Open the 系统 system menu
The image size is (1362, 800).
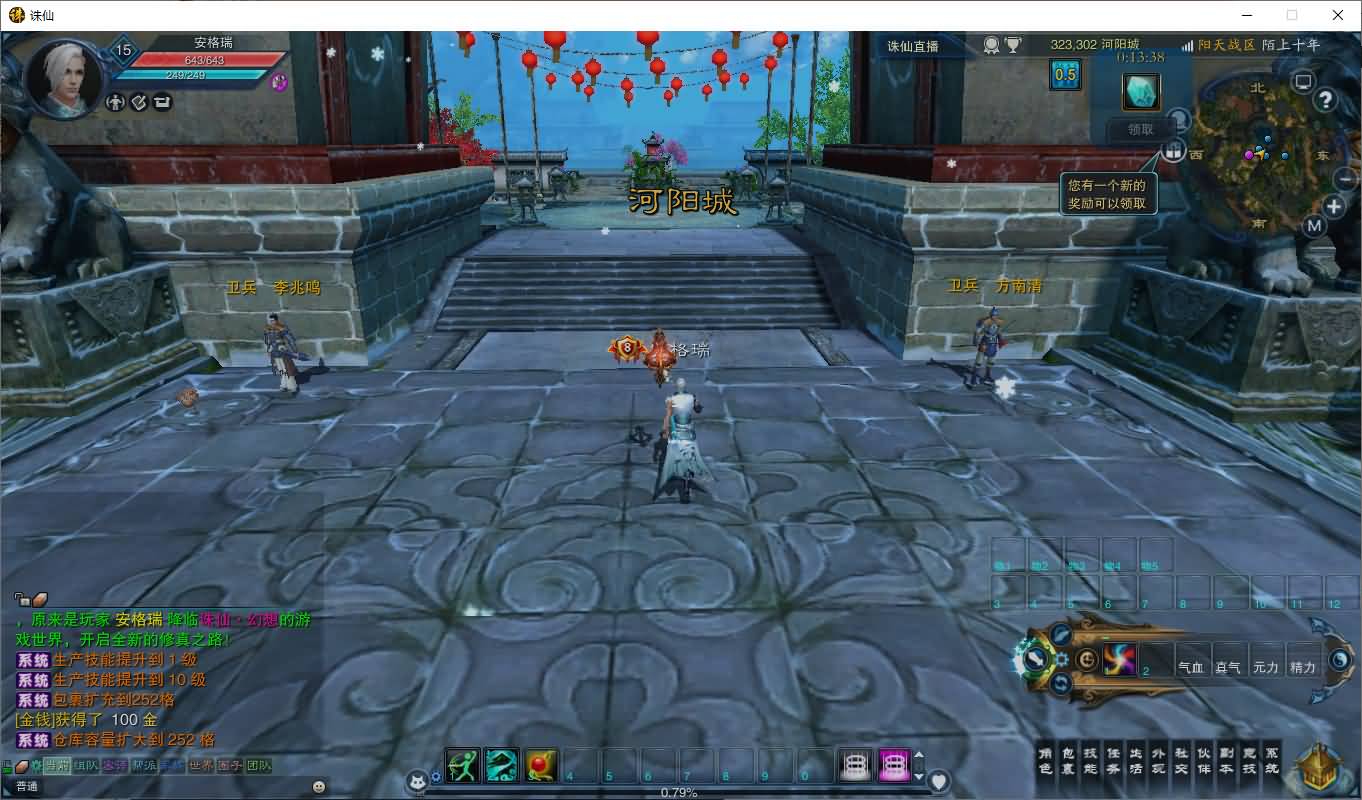1271,761
